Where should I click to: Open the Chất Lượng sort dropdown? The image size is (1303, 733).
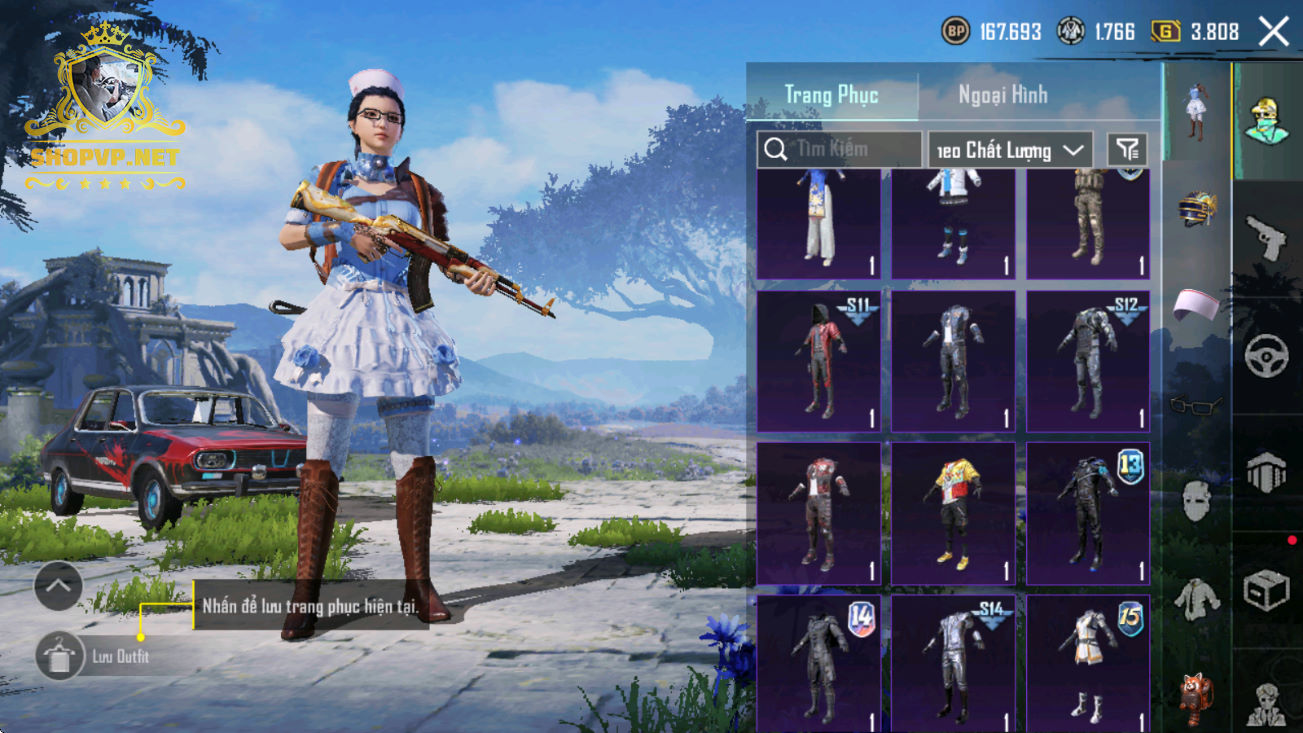[1010, 150]
